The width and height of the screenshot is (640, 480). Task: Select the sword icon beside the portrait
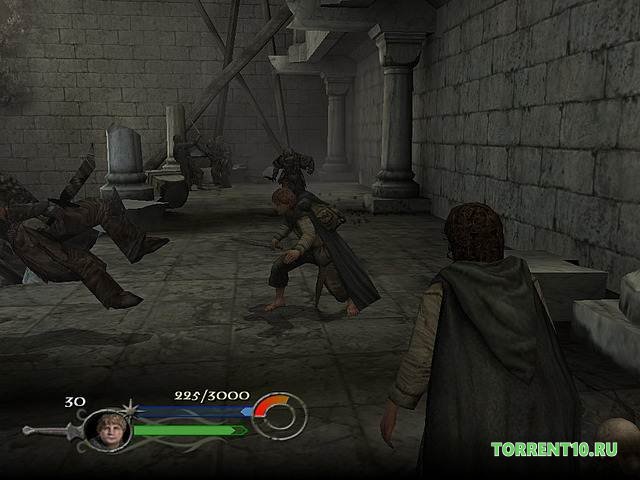pyautogui.click(x=50, y=432)
